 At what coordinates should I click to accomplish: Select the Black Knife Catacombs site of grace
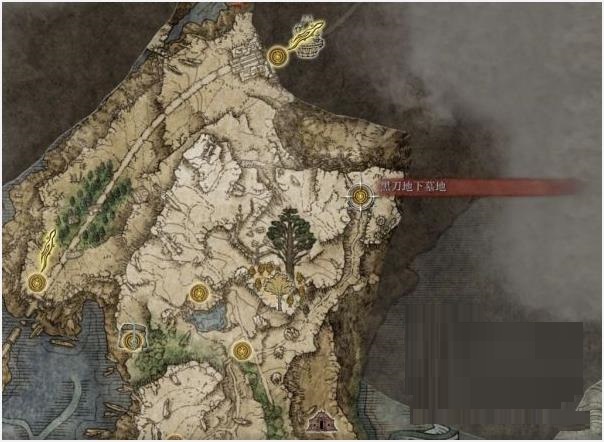click(360, 197)
